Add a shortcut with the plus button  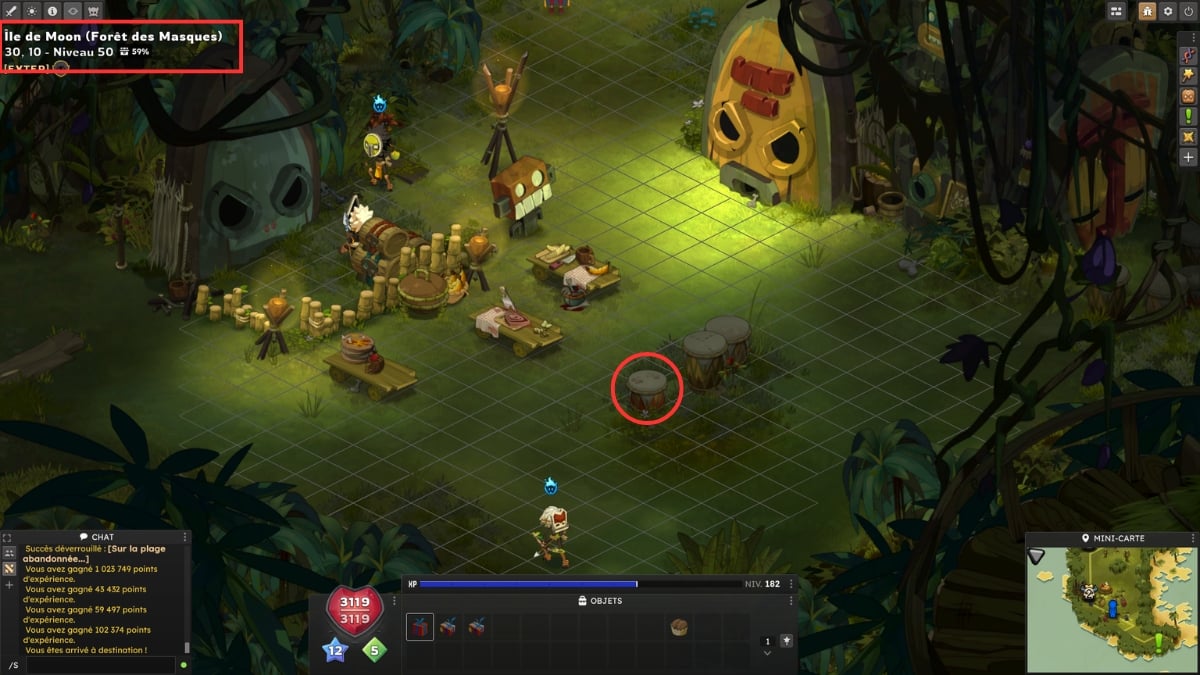pos(1188,157)
